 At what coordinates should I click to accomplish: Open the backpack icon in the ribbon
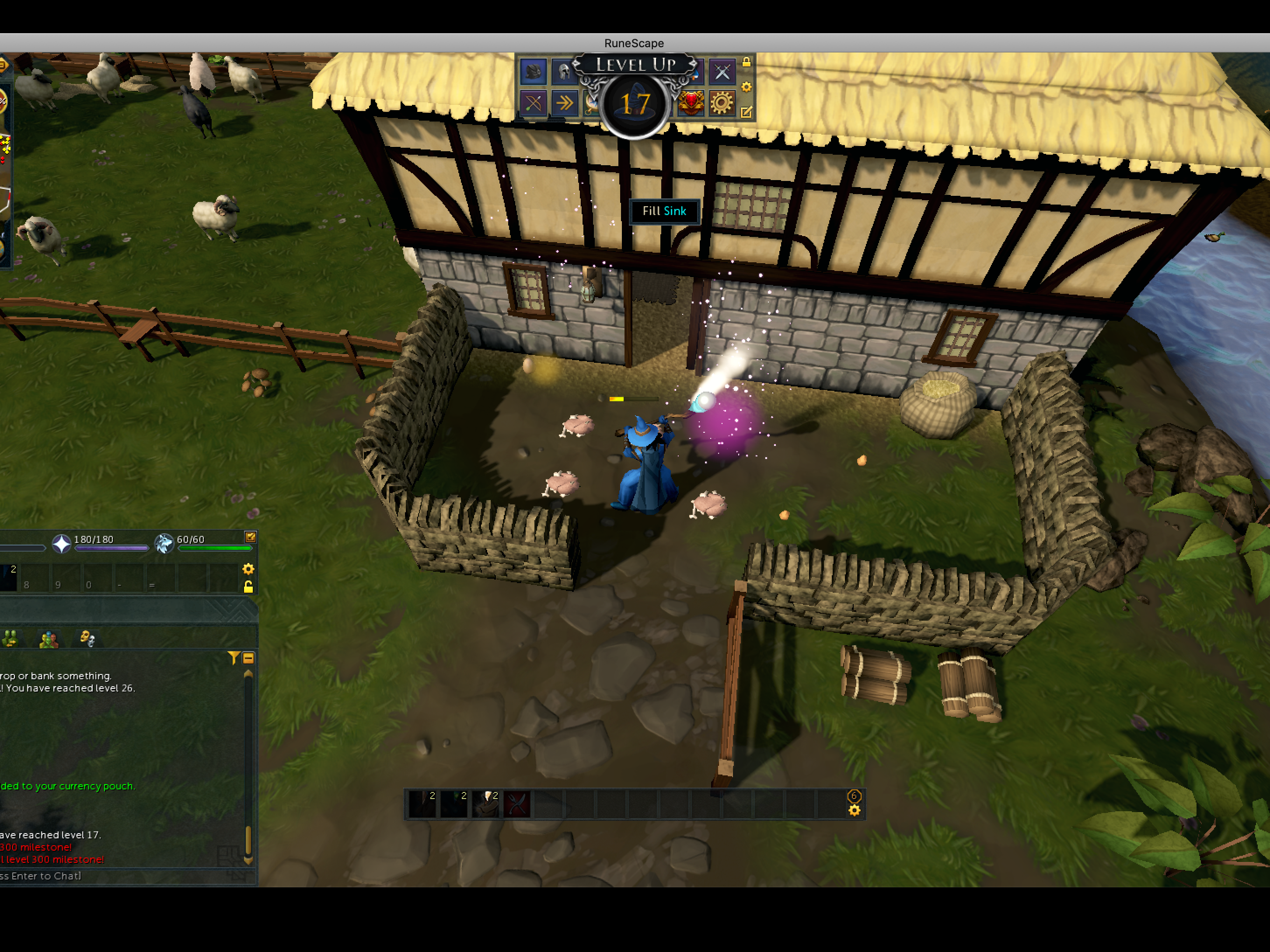[533, 72]
